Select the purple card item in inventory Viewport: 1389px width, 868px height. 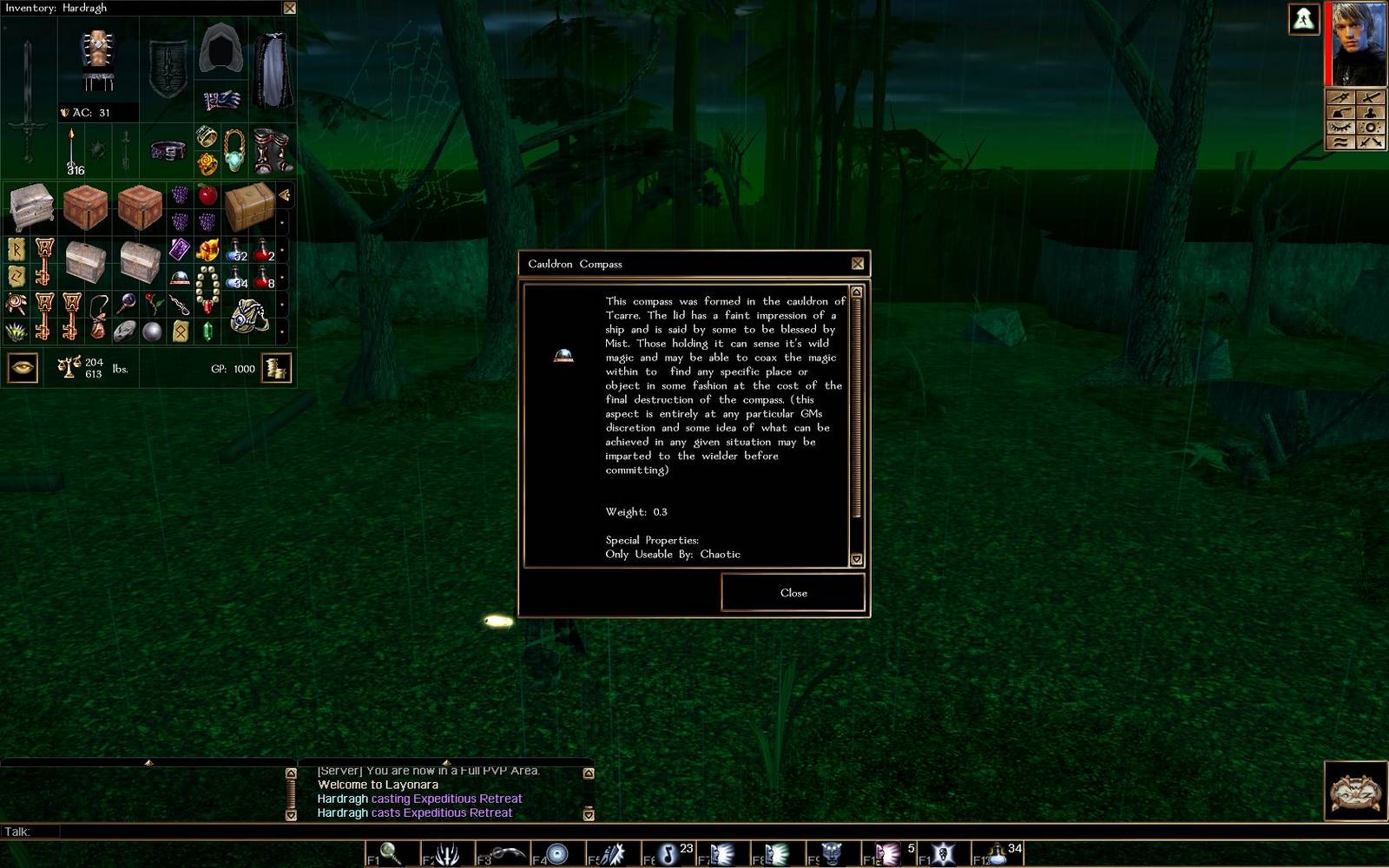[180, 250]
